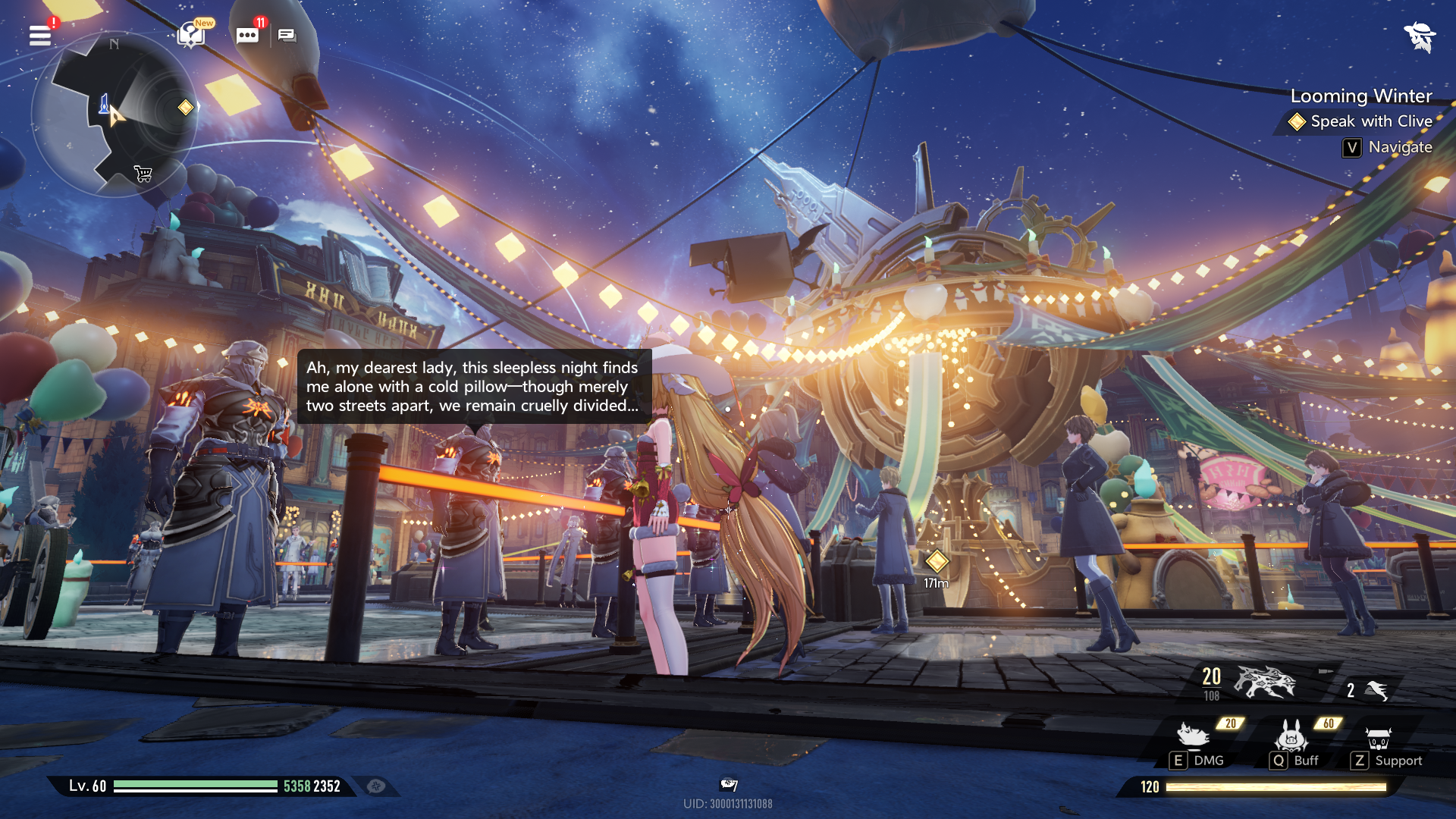This screenshot has height=819, width=1456.
Task: Click the character portrait icon top-right
Action: pos(1419,36)
